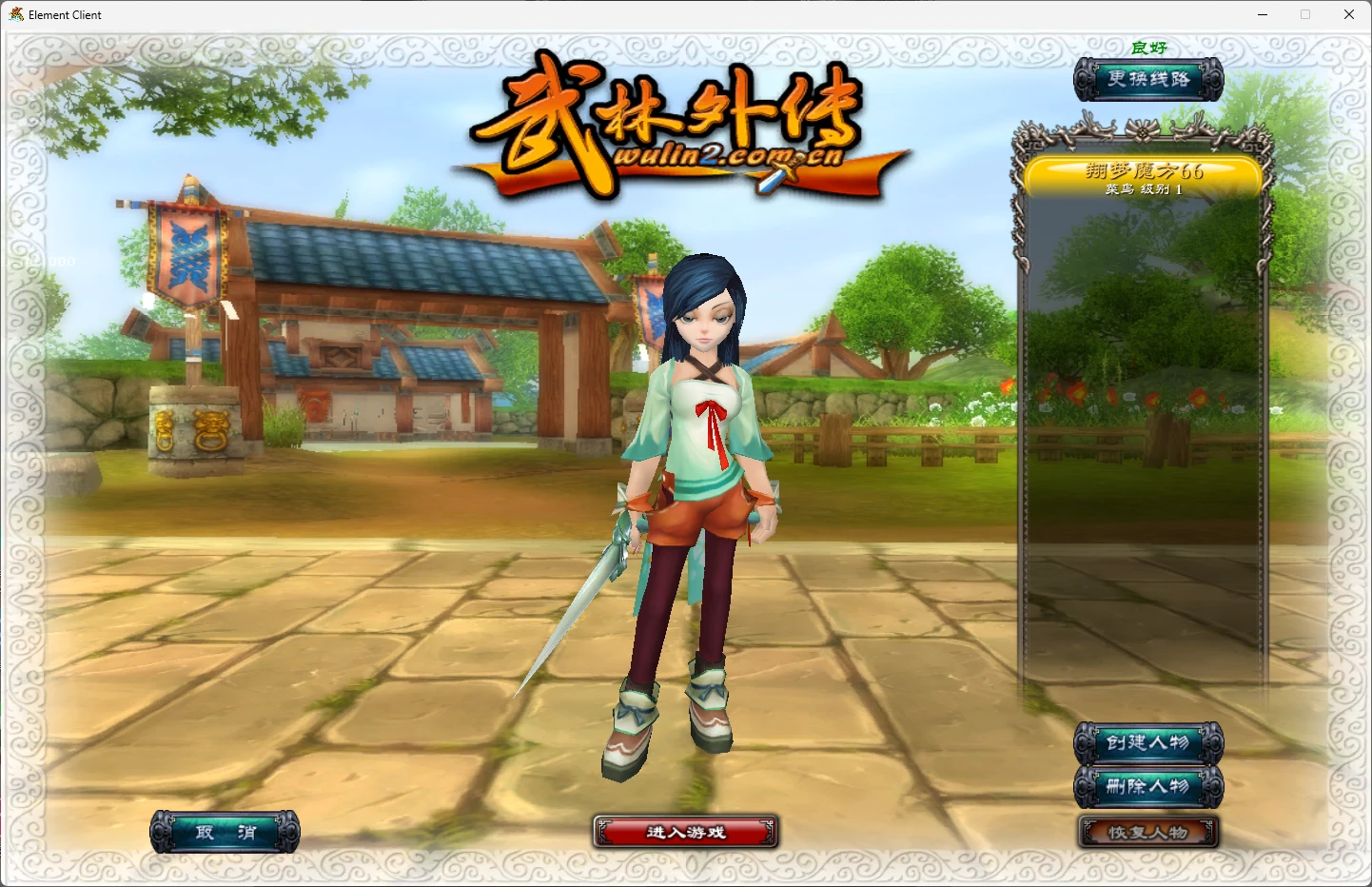Cancel with the 取消 button
The image size is (1372, 887).
(225, 833)
